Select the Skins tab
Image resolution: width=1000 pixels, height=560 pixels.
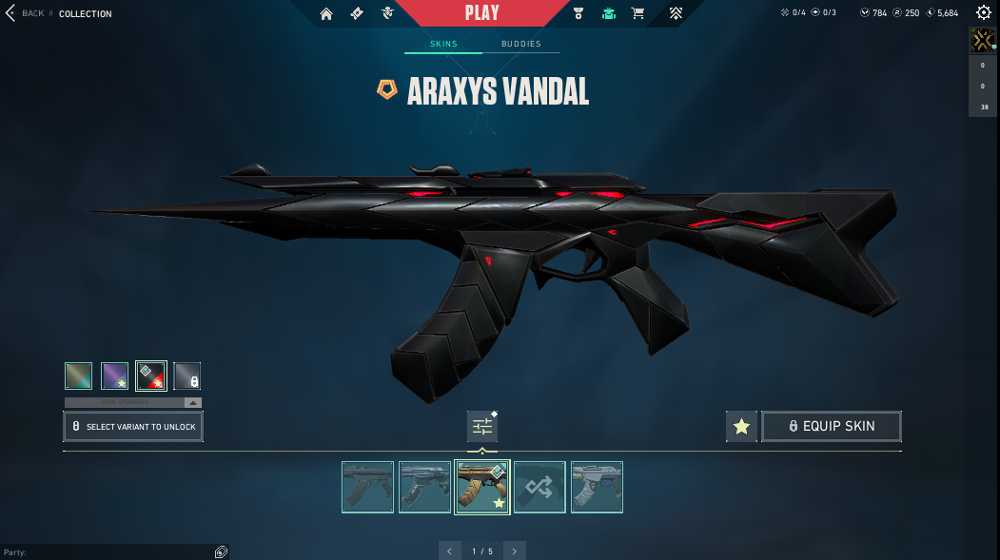tap(443, 44)
